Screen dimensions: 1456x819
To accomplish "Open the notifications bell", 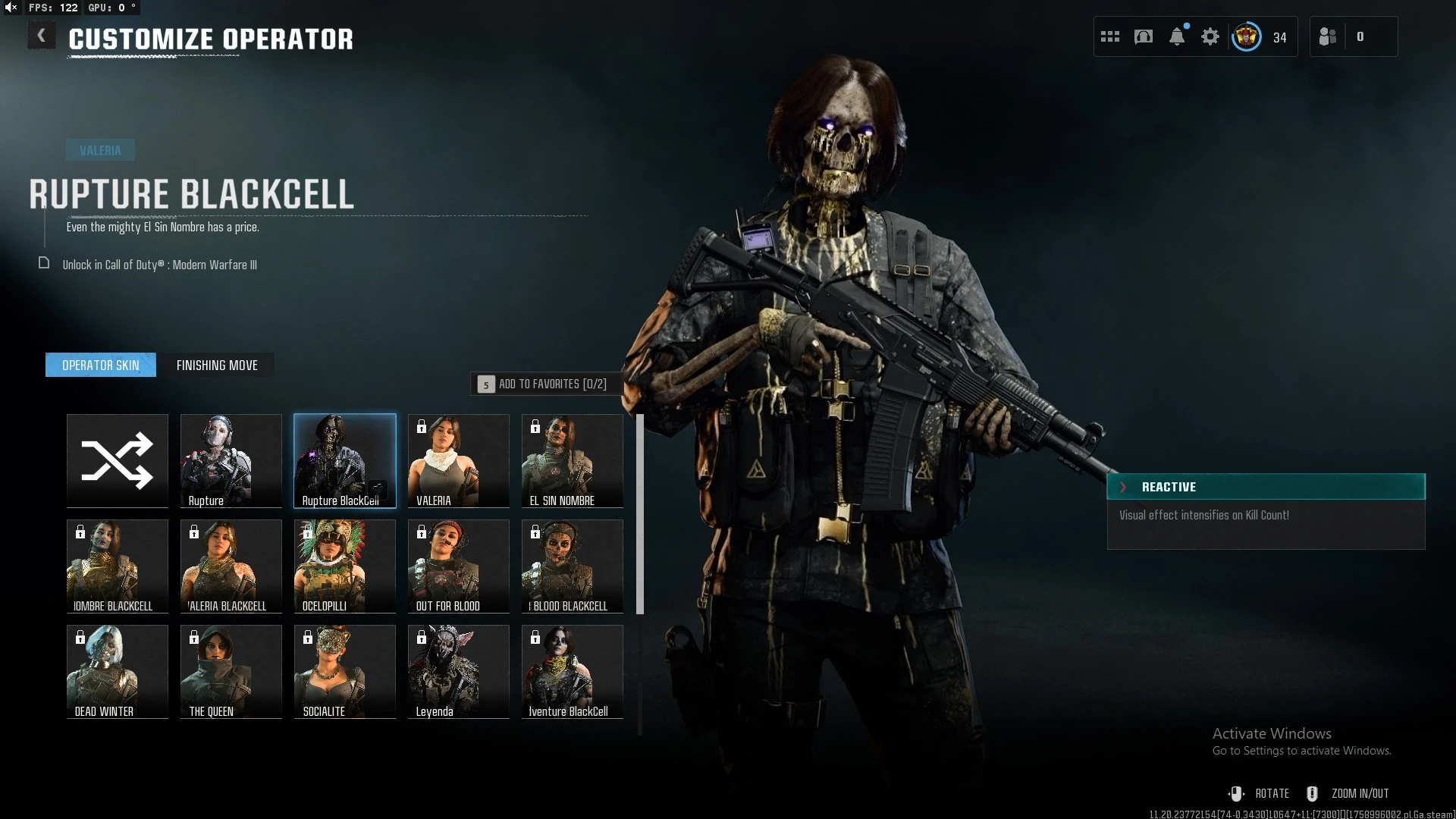I will coord(1177,36).
